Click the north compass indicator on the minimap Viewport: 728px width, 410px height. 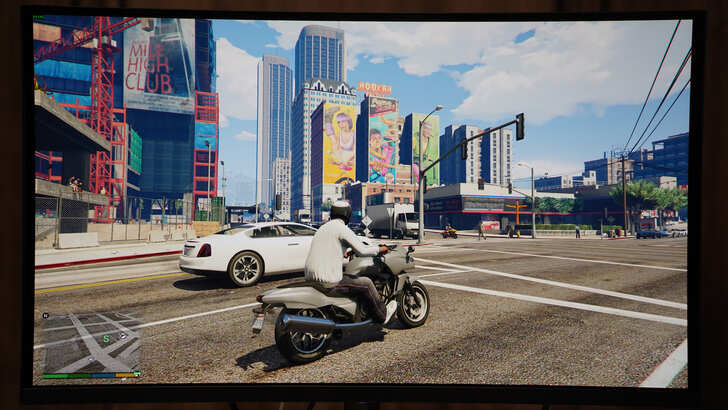pos(45,316)
